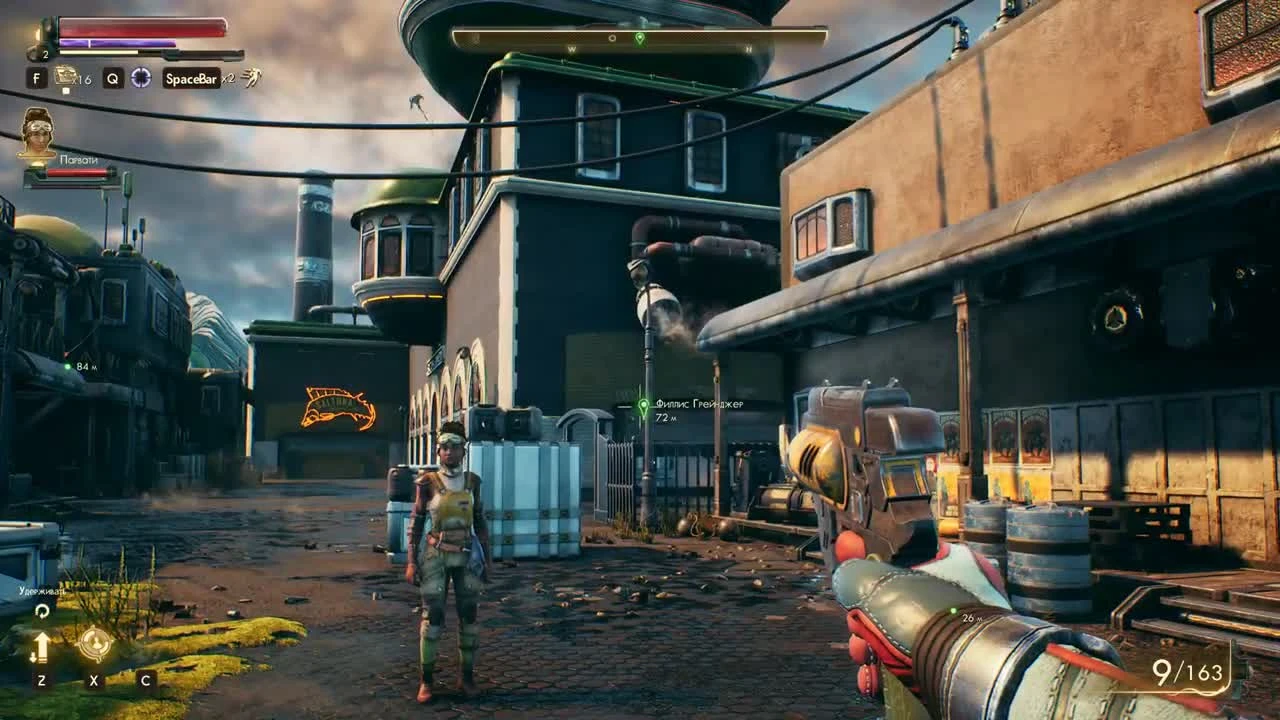Click the Q keybind box
The width and height of the screenshot is (1280, 720).
pos(113,78)
